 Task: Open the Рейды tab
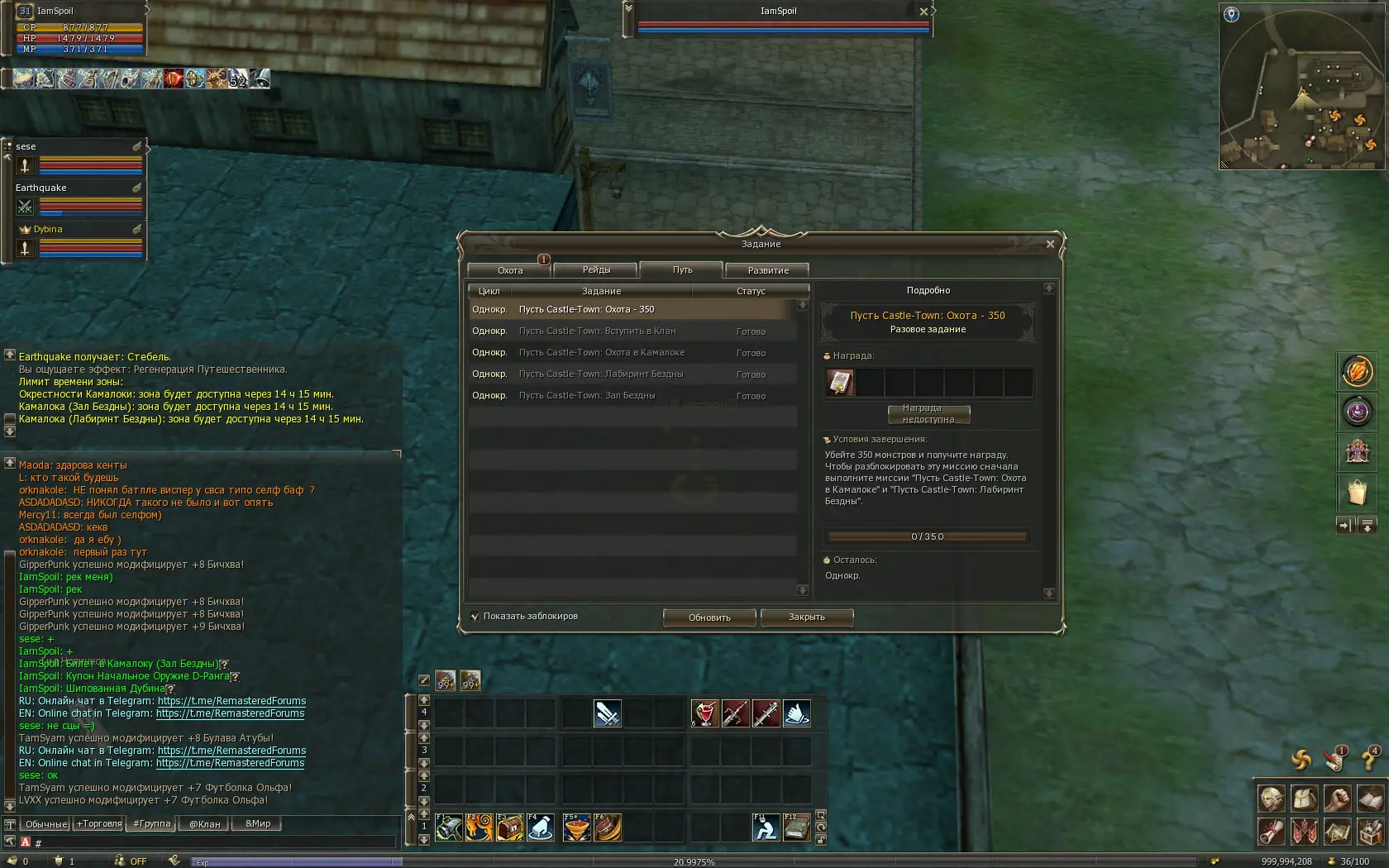(596, 270)
